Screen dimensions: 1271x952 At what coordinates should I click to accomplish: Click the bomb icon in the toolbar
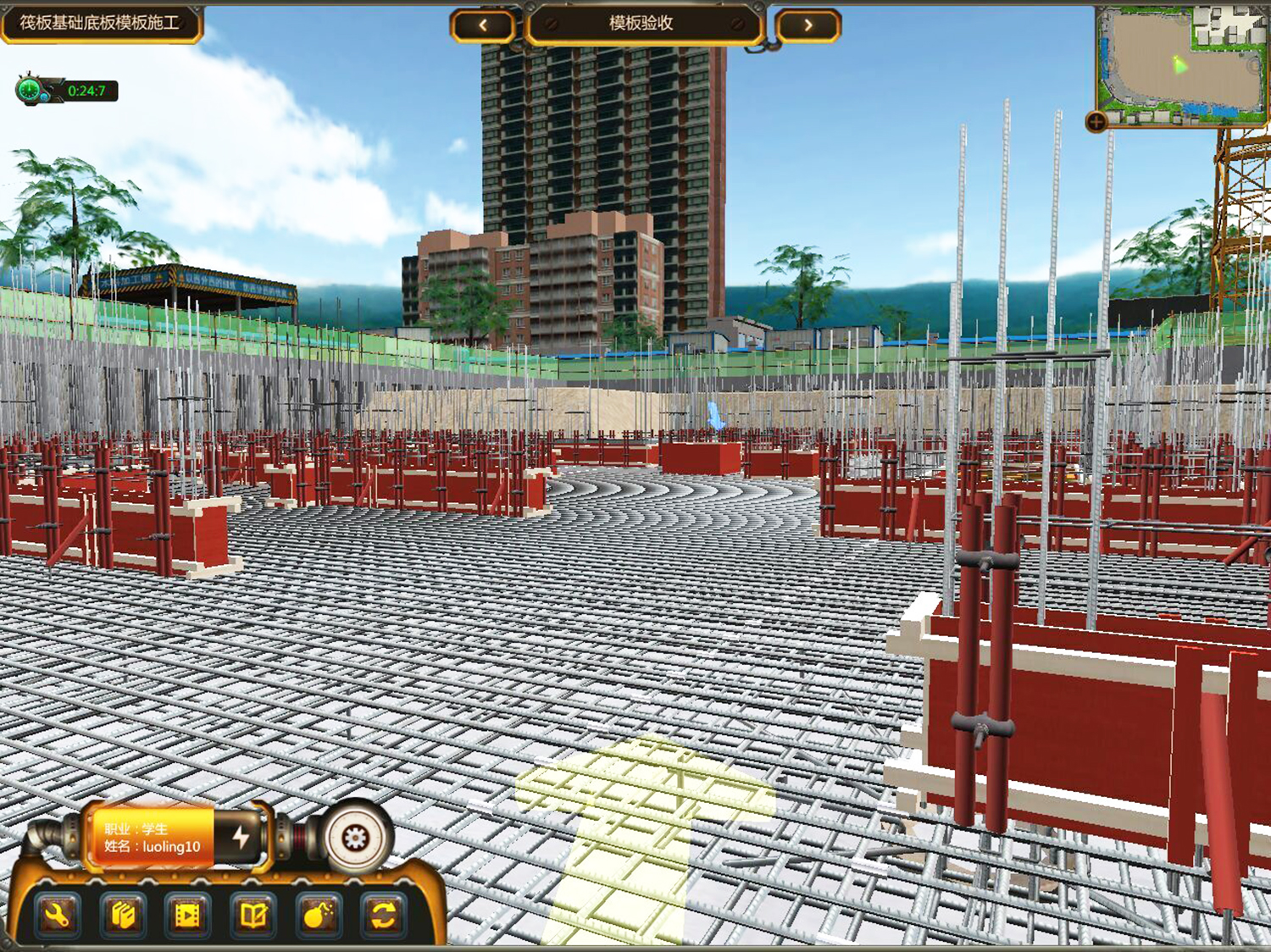[319, 916]
